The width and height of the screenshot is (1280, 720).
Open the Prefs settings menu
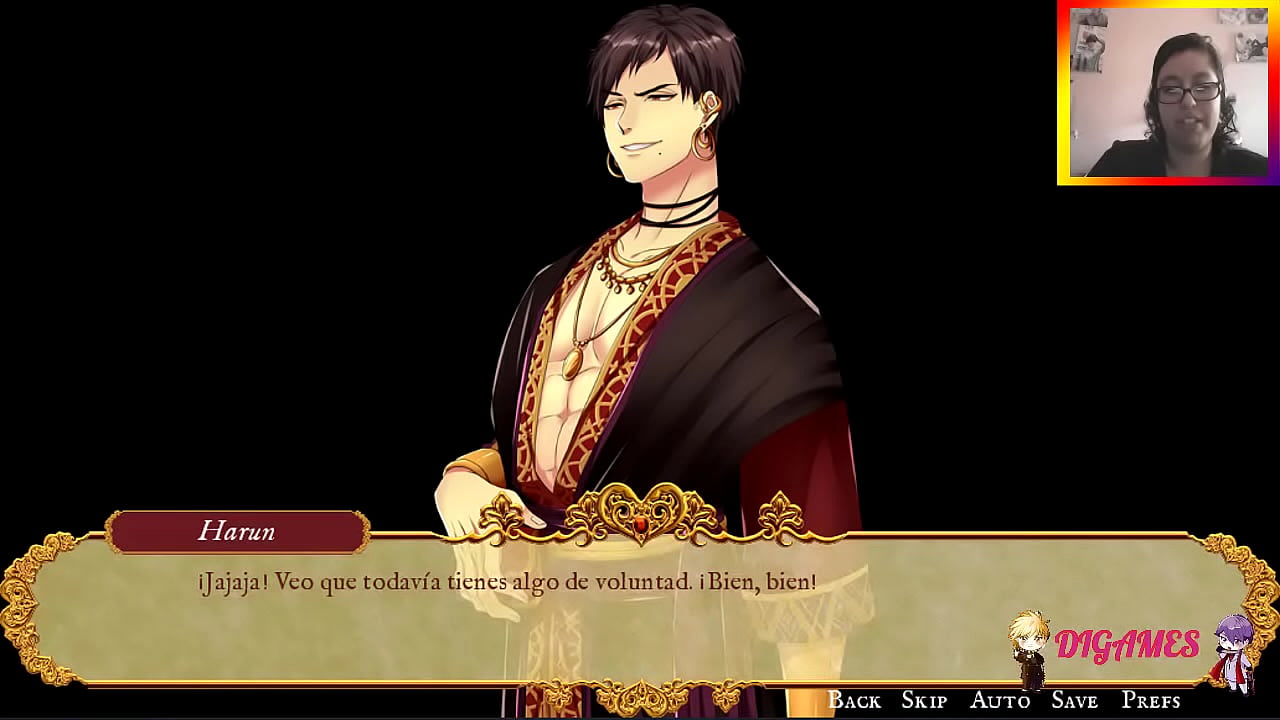pyautogui.click(x=1151, y=700)
